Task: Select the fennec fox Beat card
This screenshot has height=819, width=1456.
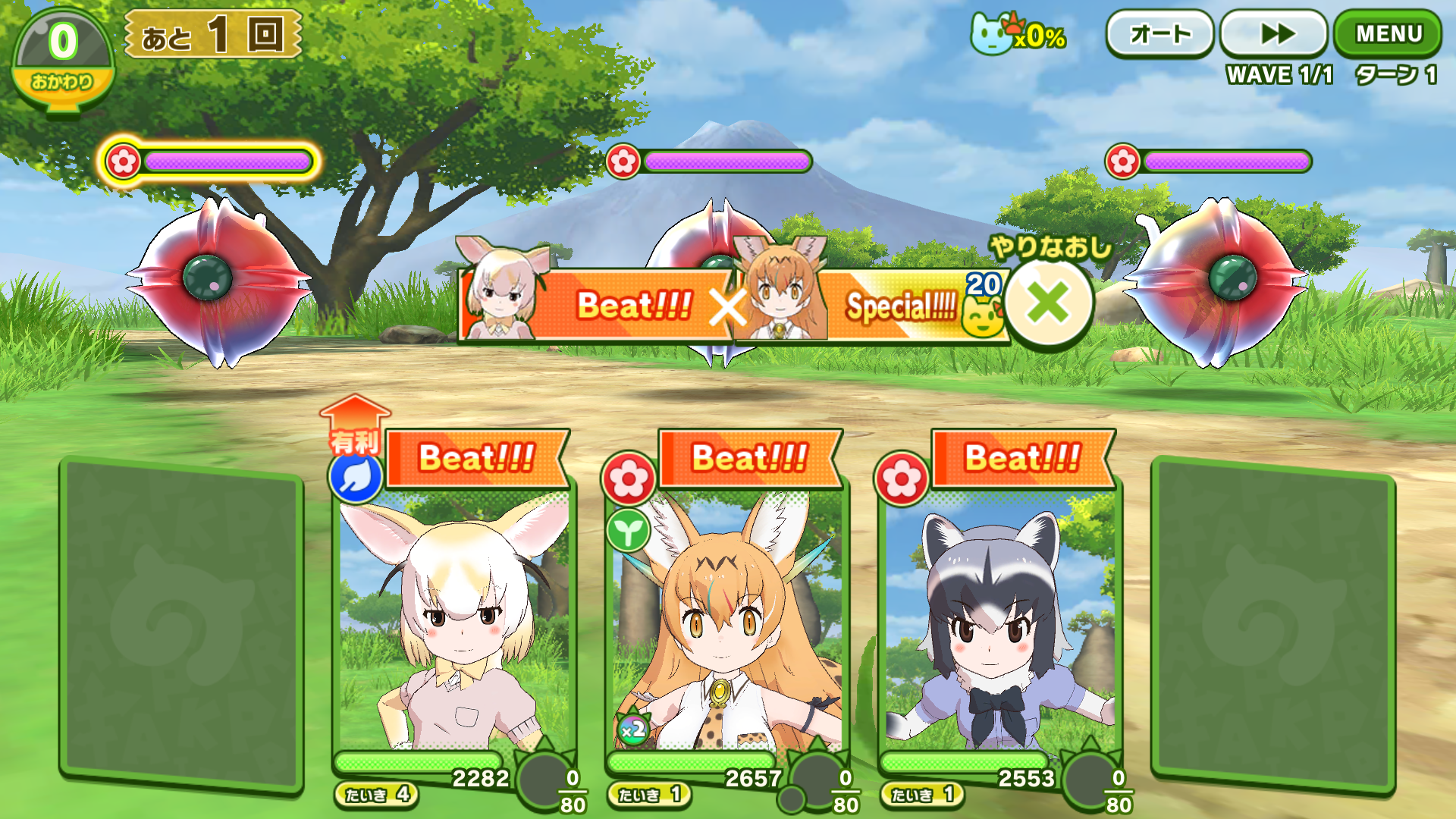Action: click(453, 607)
